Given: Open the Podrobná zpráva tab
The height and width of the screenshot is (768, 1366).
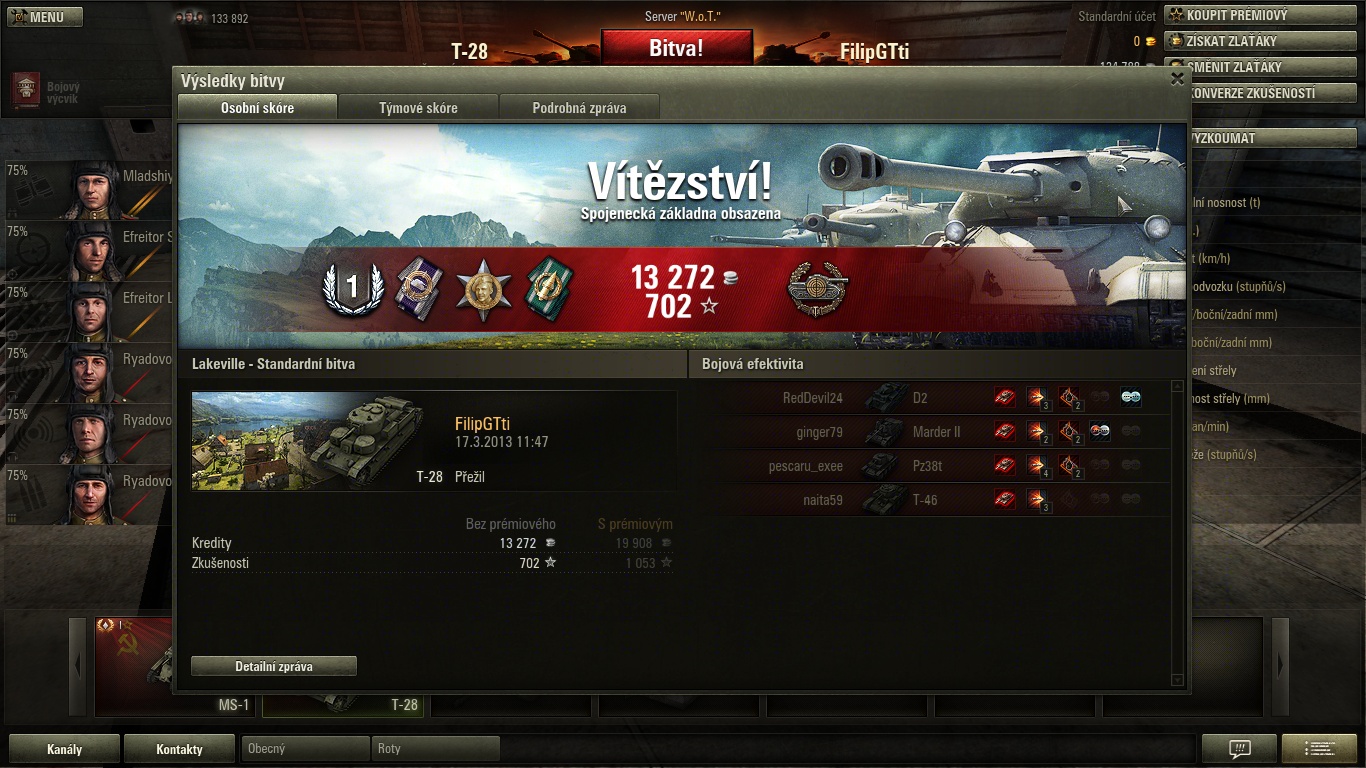Looking at the screenshot, I should click(x=579, y=108).
